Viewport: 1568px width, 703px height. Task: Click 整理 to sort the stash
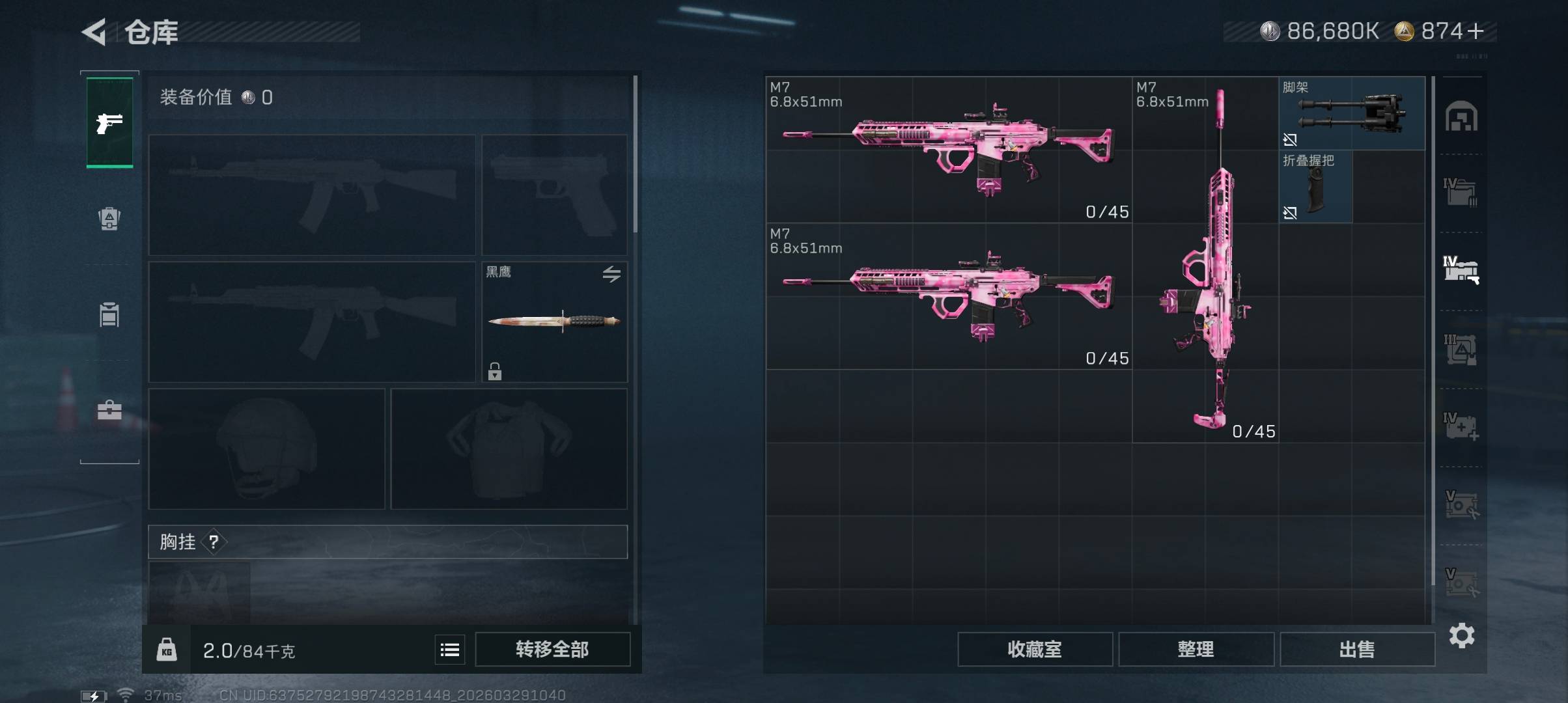coord(1196,650)
